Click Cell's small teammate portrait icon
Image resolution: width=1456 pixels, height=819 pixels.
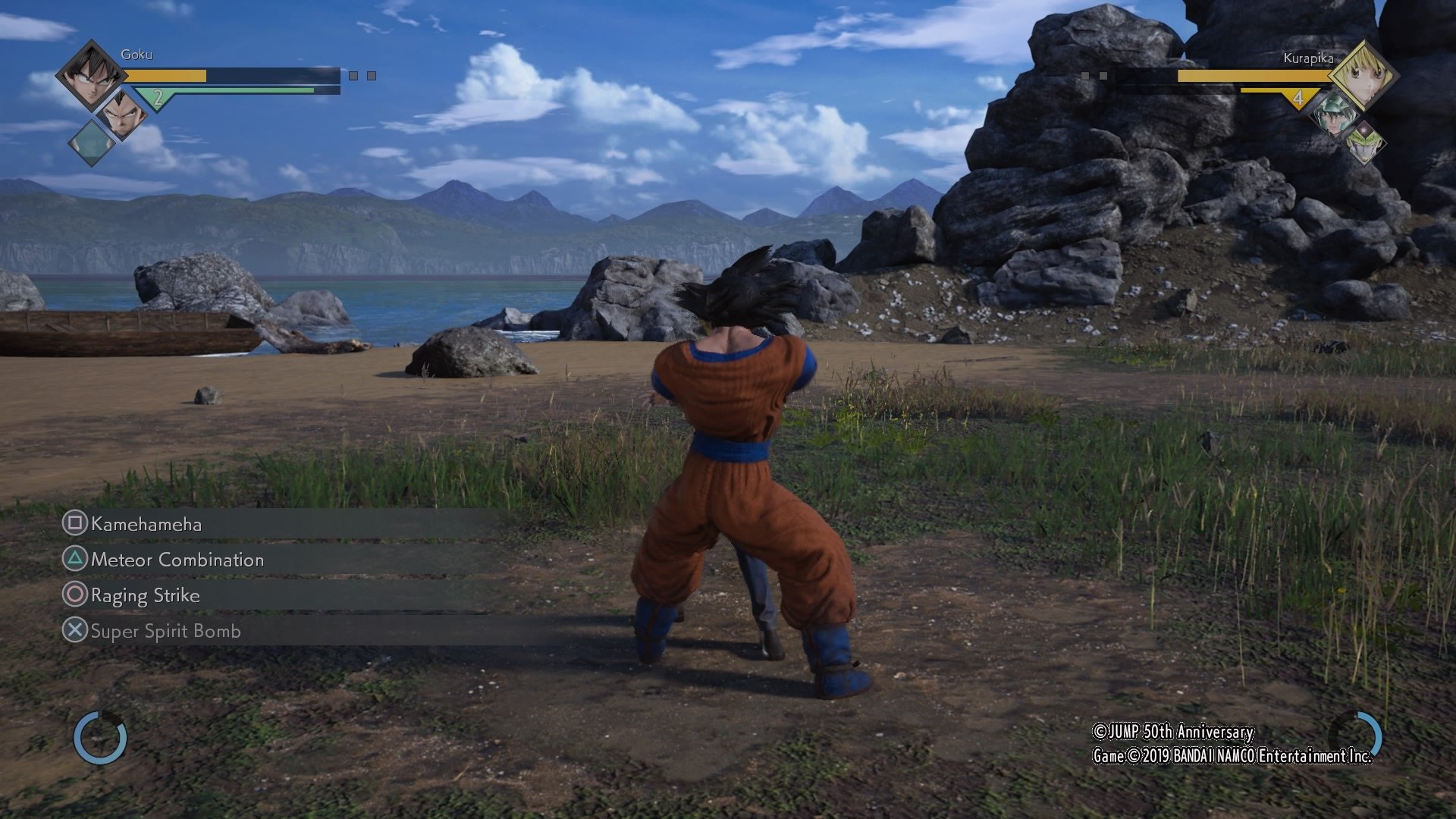coord(1365,141)
